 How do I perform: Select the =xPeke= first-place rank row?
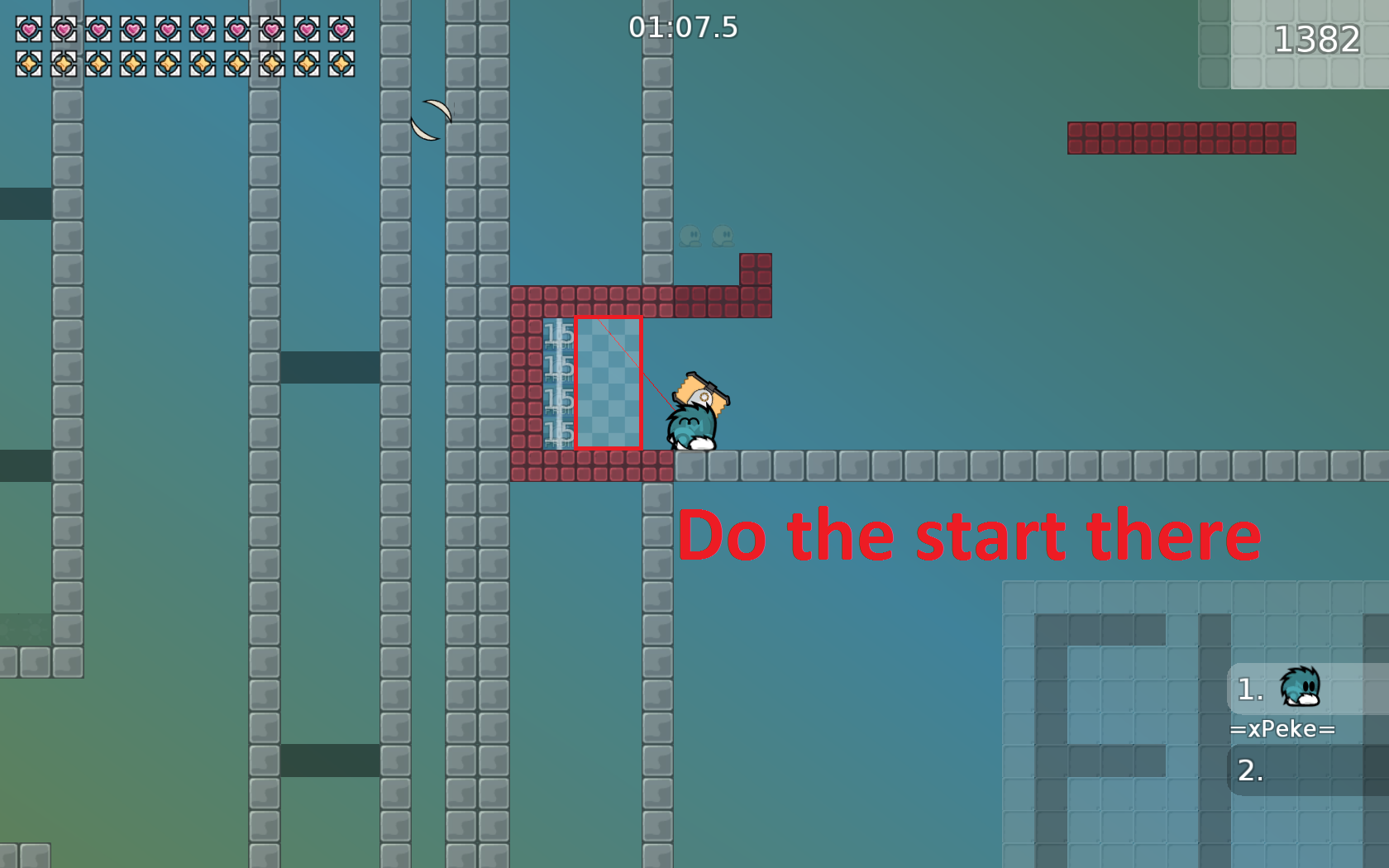[x=1305, y=689]
